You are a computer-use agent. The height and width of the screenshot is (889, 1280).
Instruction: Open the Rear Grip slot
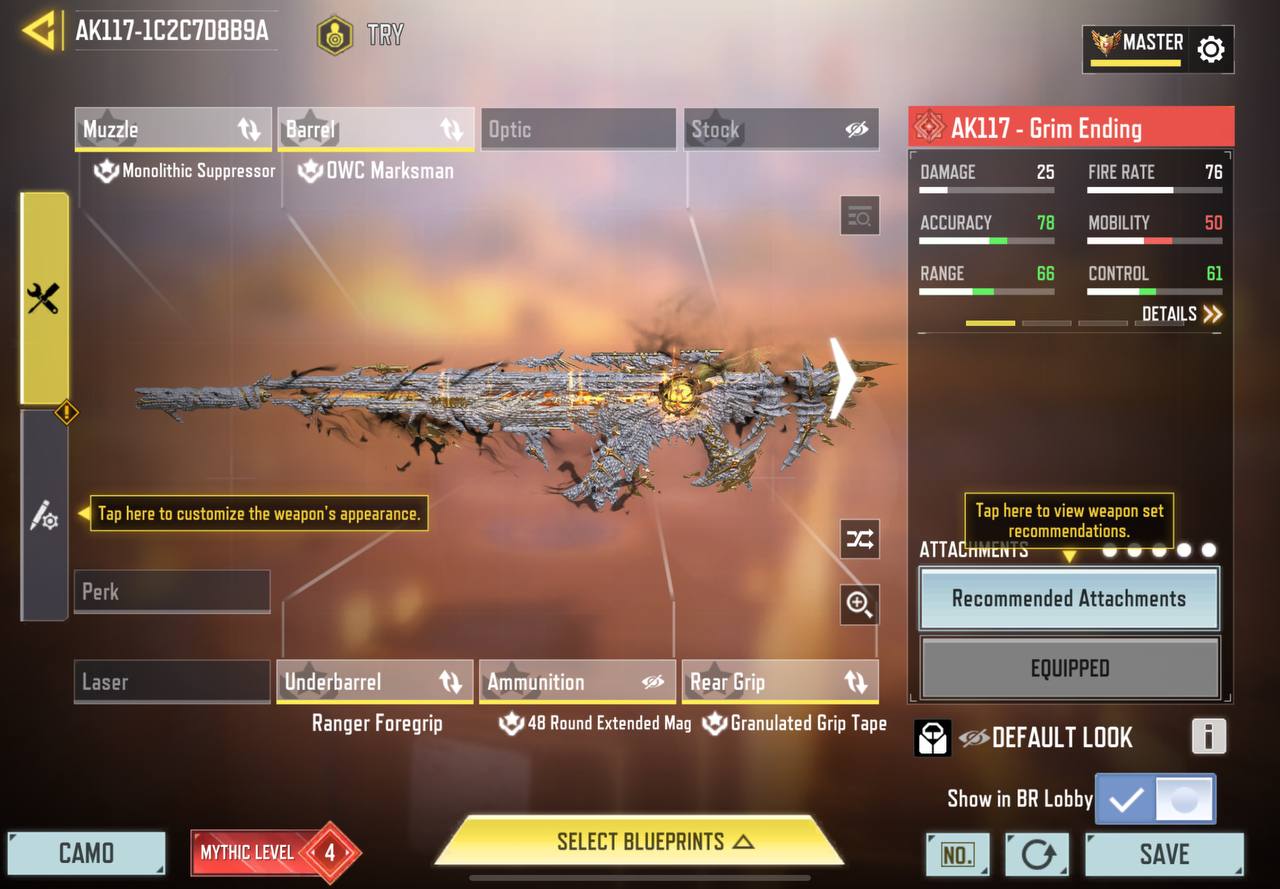coord(780,682)
